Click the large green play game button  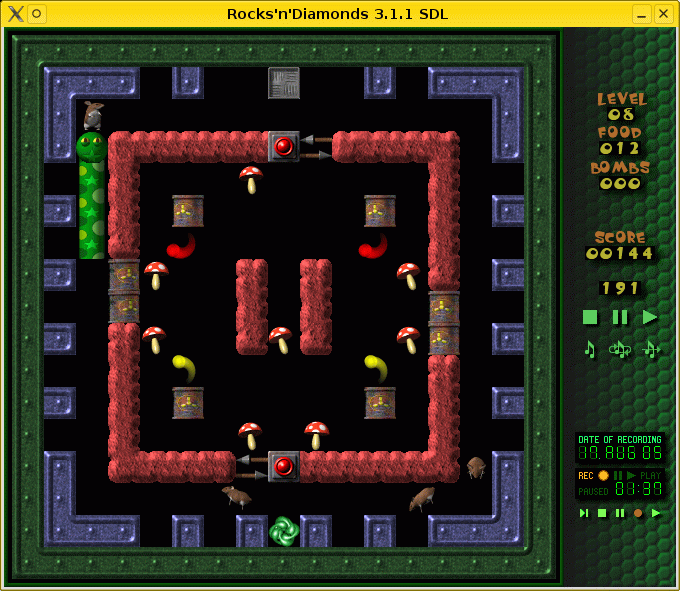(650, 317)
